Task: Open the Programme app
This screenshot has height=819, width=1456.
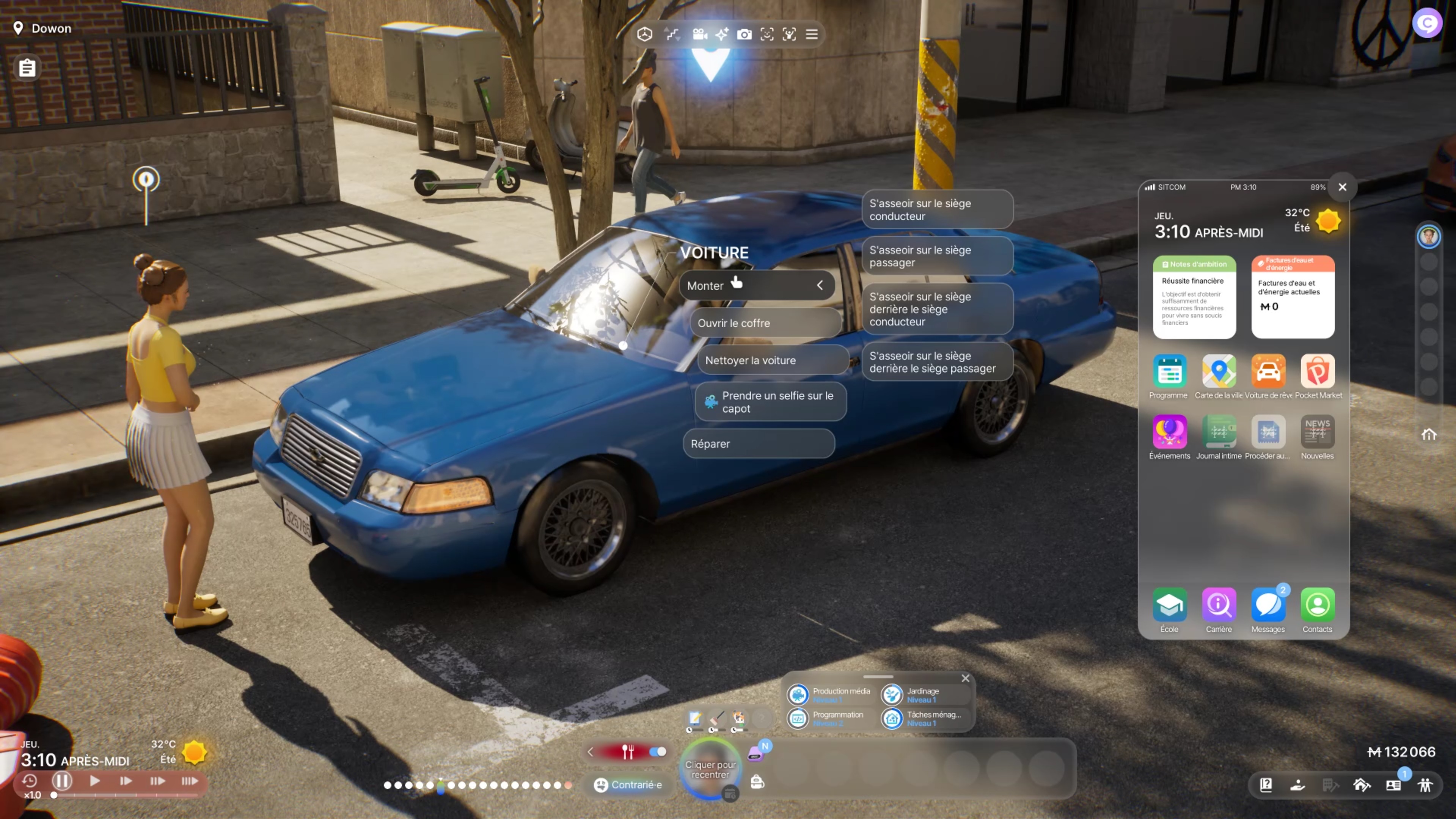Action: [1169, 372]
